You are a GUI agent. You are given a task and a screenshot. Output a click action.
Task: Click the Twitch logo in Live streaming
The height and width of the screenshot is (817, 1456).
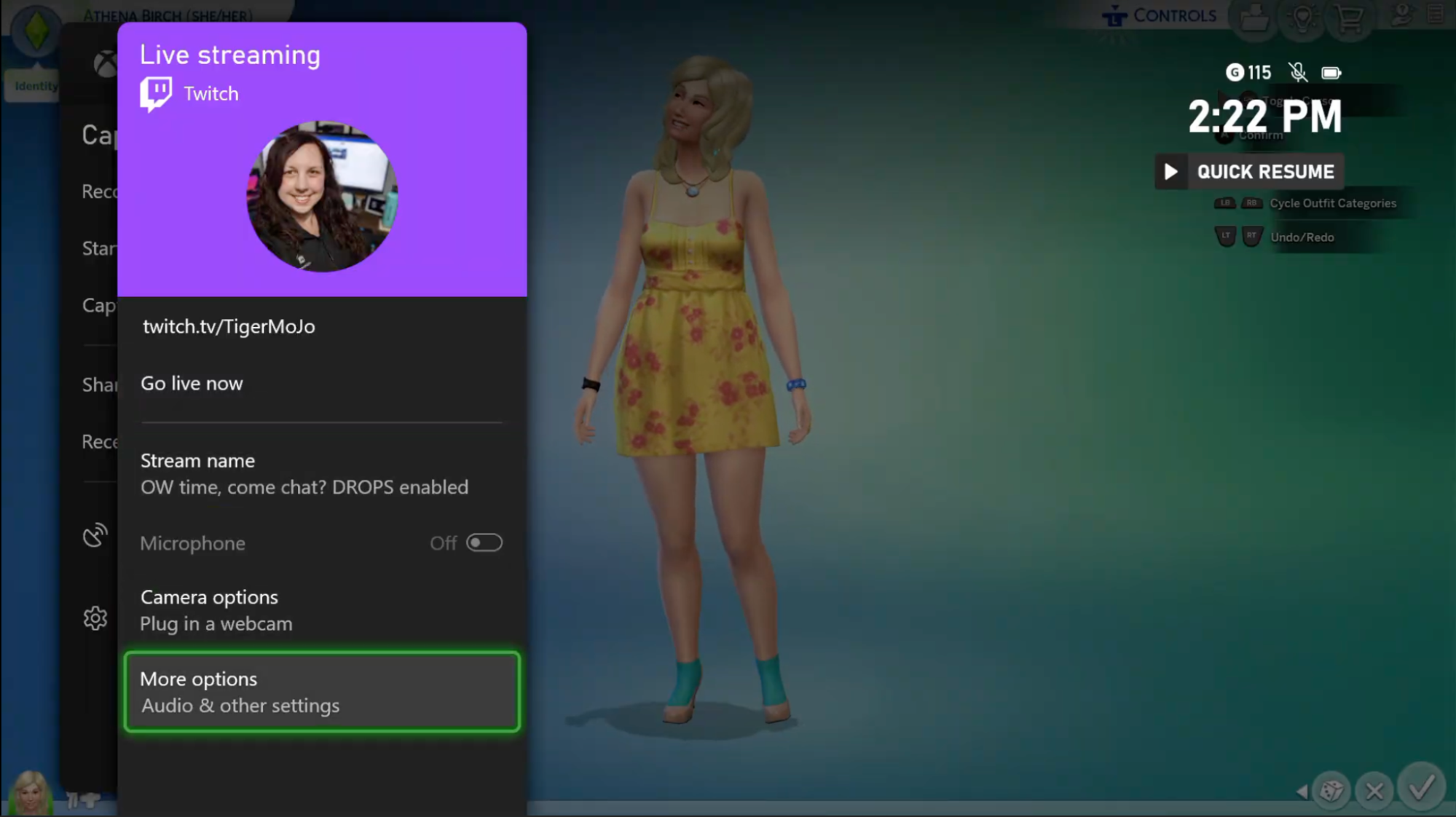point(154,91)
